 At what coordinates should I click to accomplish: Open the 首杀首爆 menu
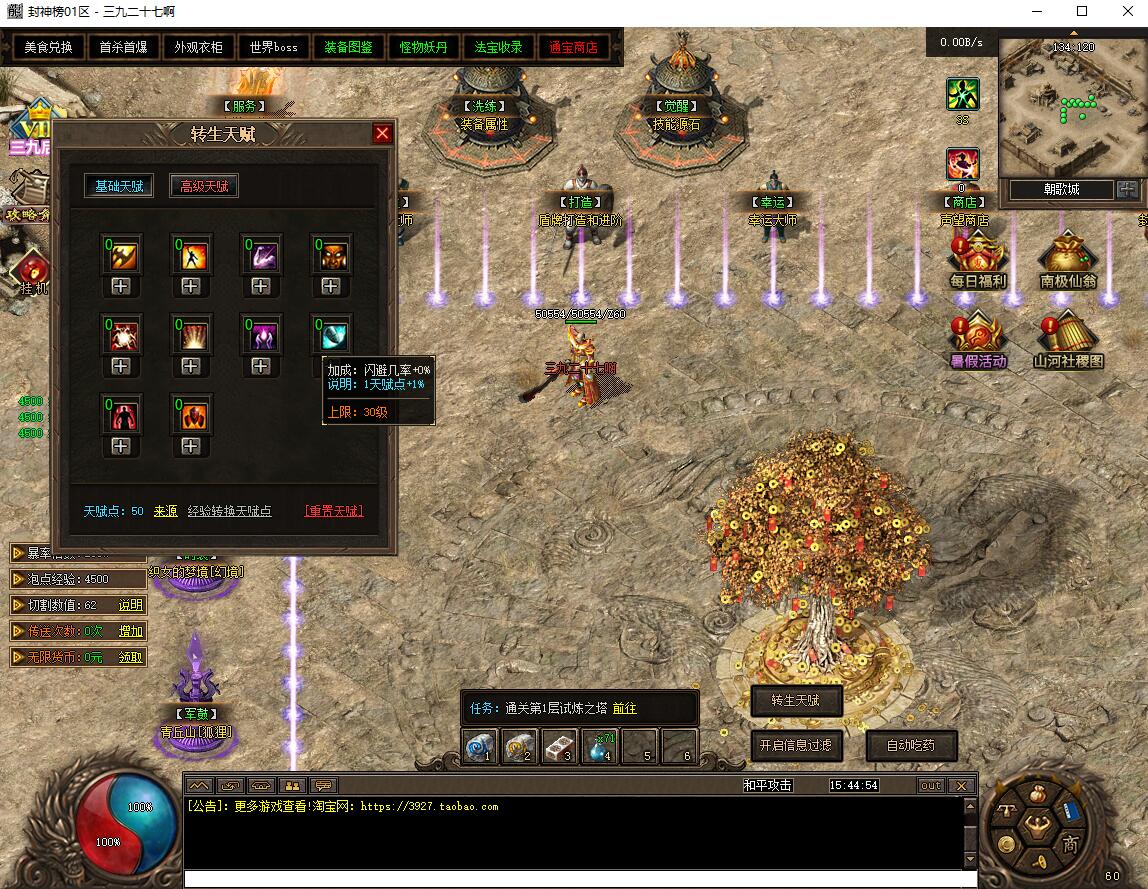coord(123,47)
